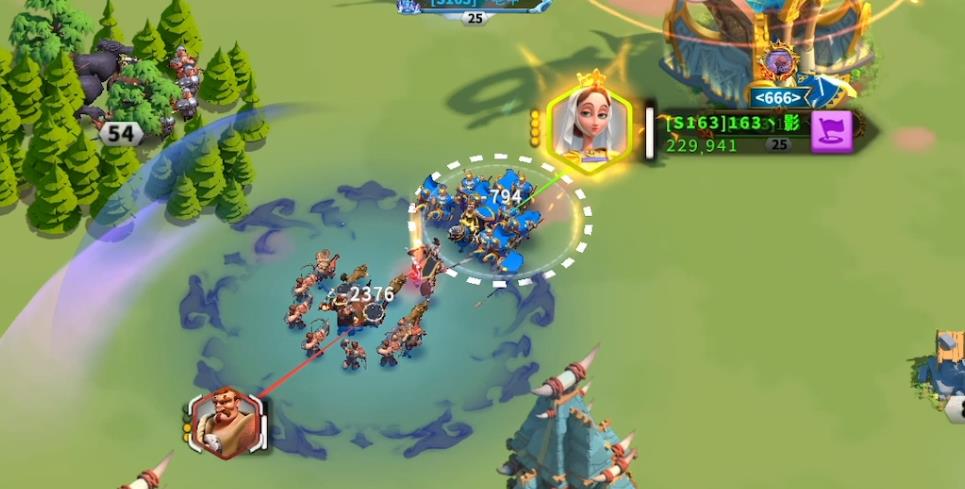
Task: Select the bearded barbarian commander portrait
Action: point(226,421)
